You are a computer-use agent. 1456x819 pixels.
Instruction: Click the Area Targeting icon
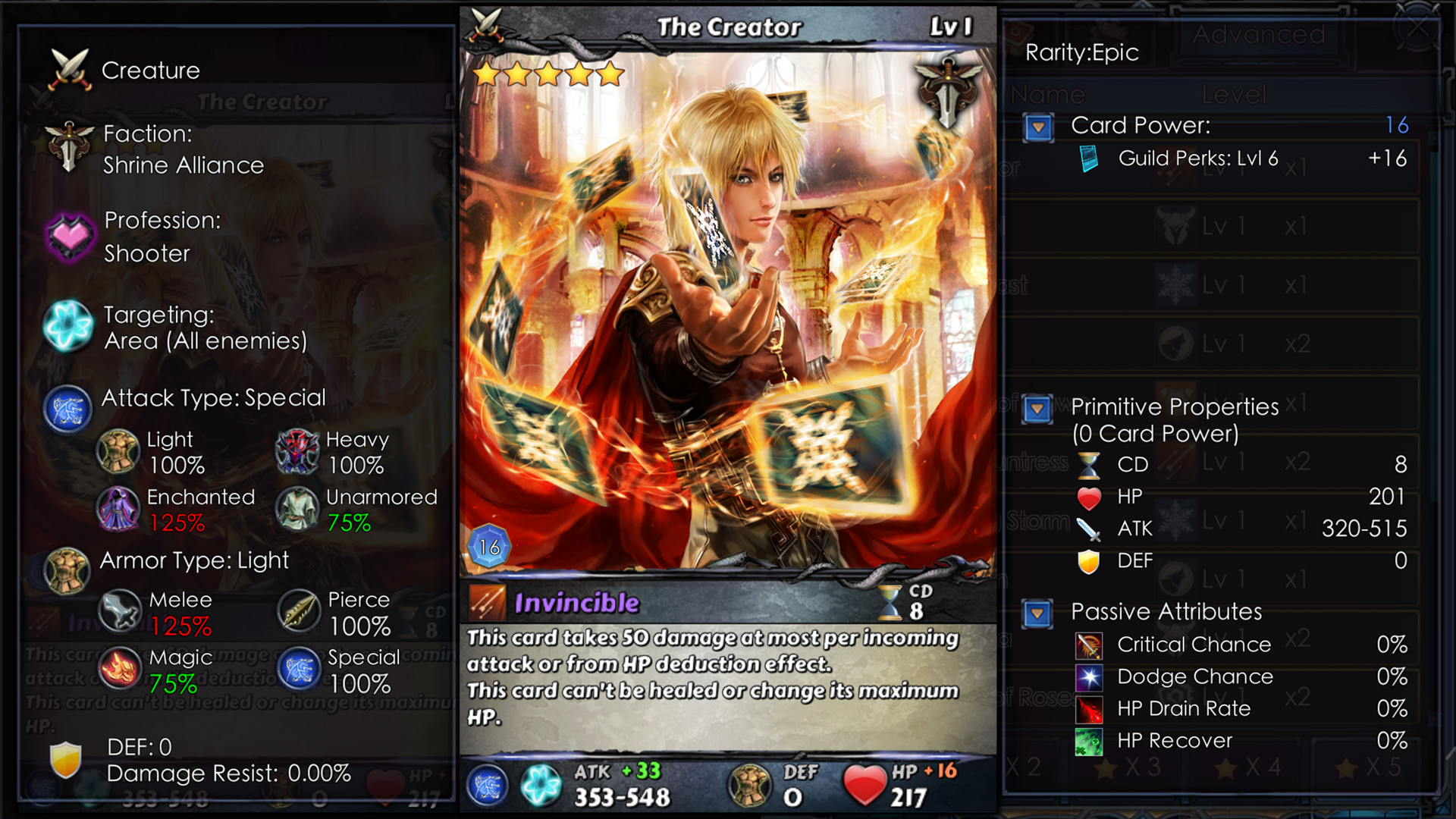pyautogui.click(x=69, y=327)
